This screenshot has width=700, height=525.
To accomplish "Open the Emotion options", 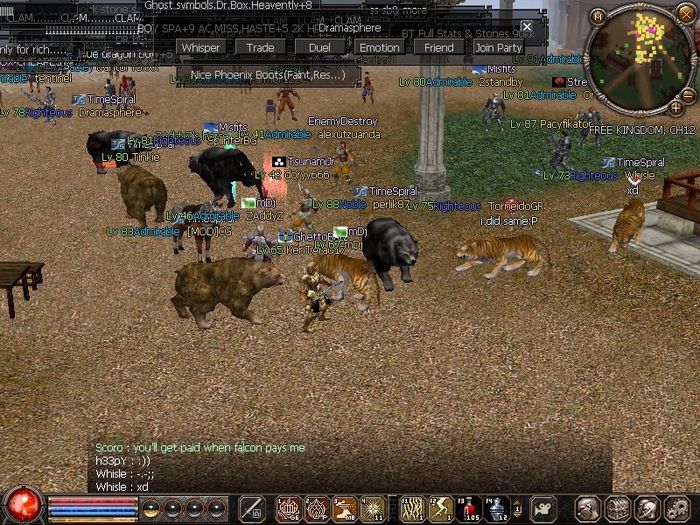I will click(x=379, y=47).
